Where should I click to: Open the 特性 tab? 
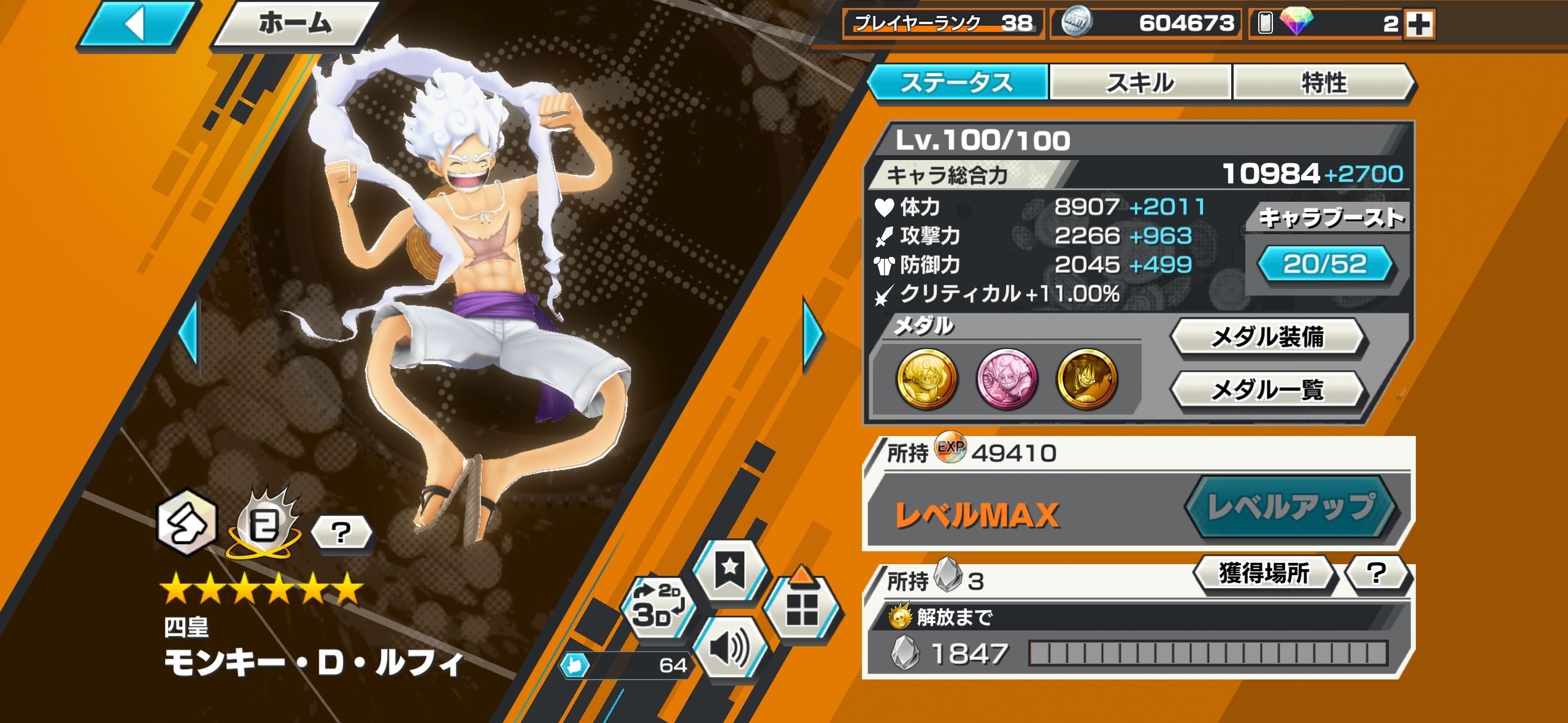click(1323, 83)
